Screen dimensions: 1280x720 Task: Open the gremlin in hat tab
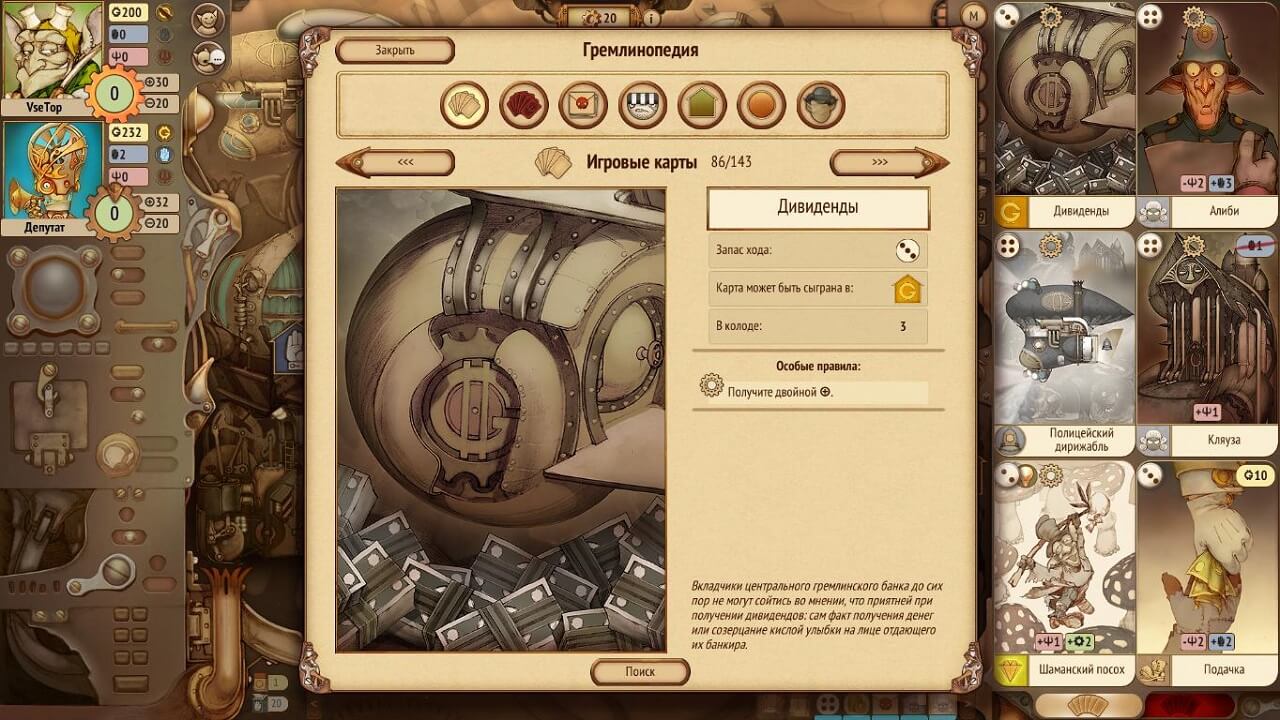821,105
